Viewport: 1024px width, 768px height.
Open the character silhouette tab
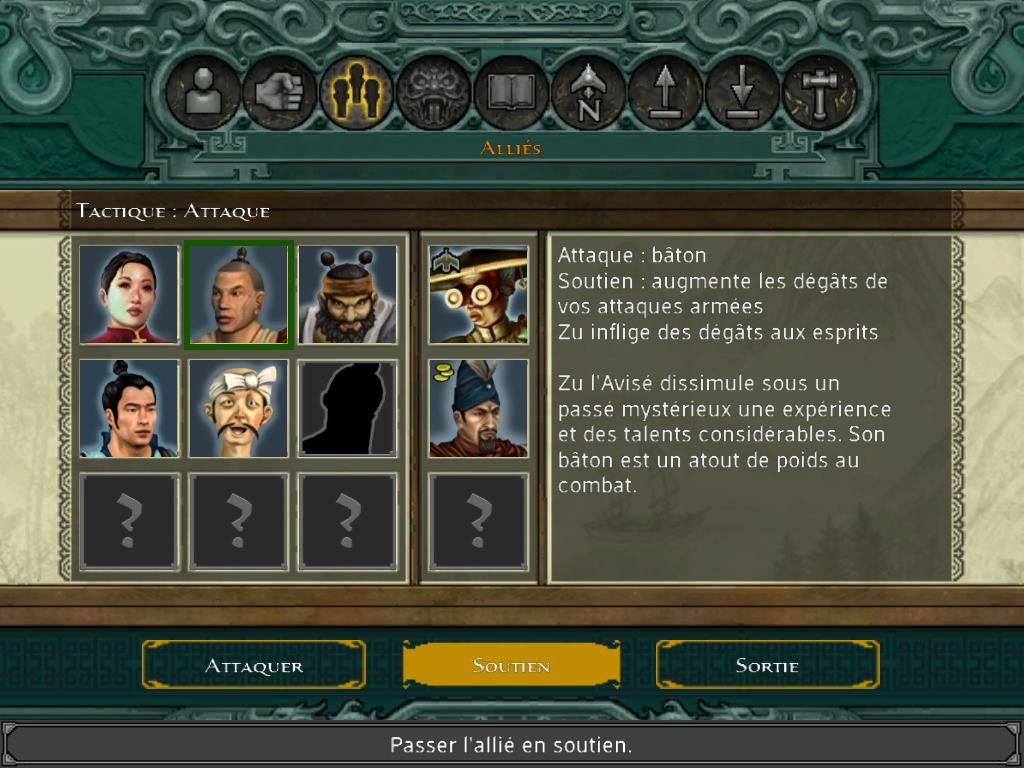pyautogui.click(x=202, y=94)
